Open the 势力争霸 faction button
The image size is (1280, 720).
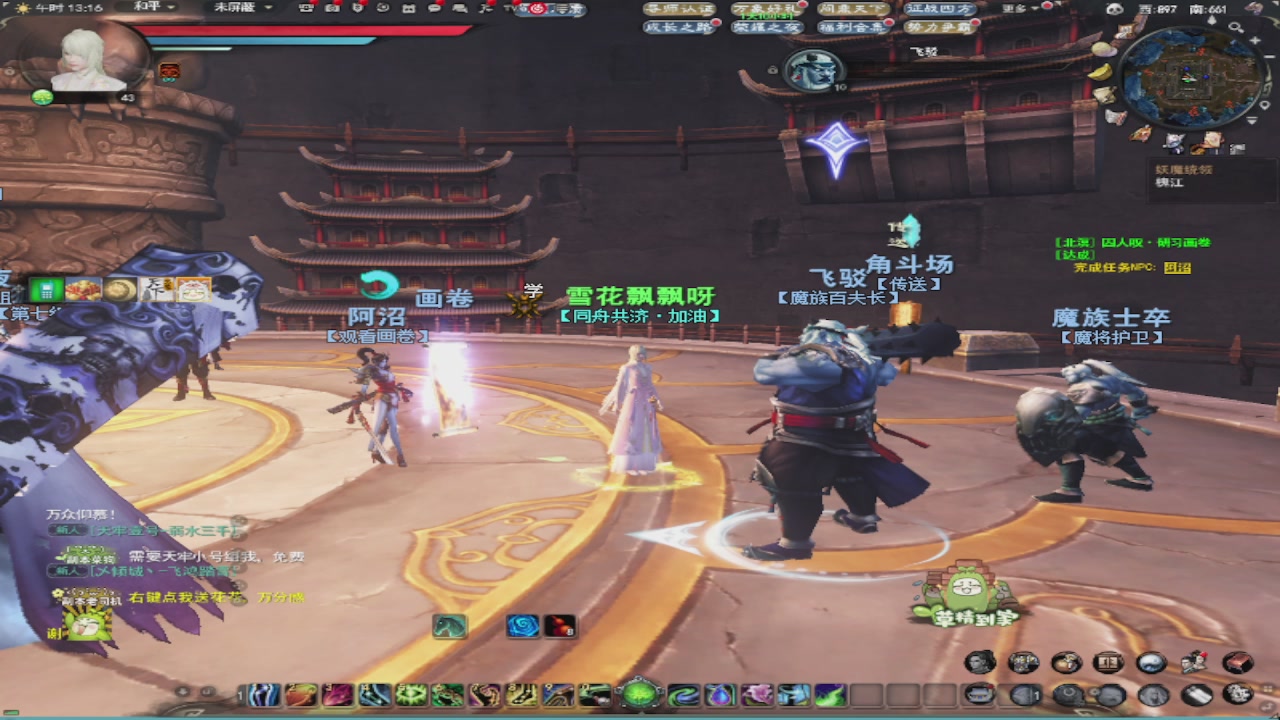939,28
